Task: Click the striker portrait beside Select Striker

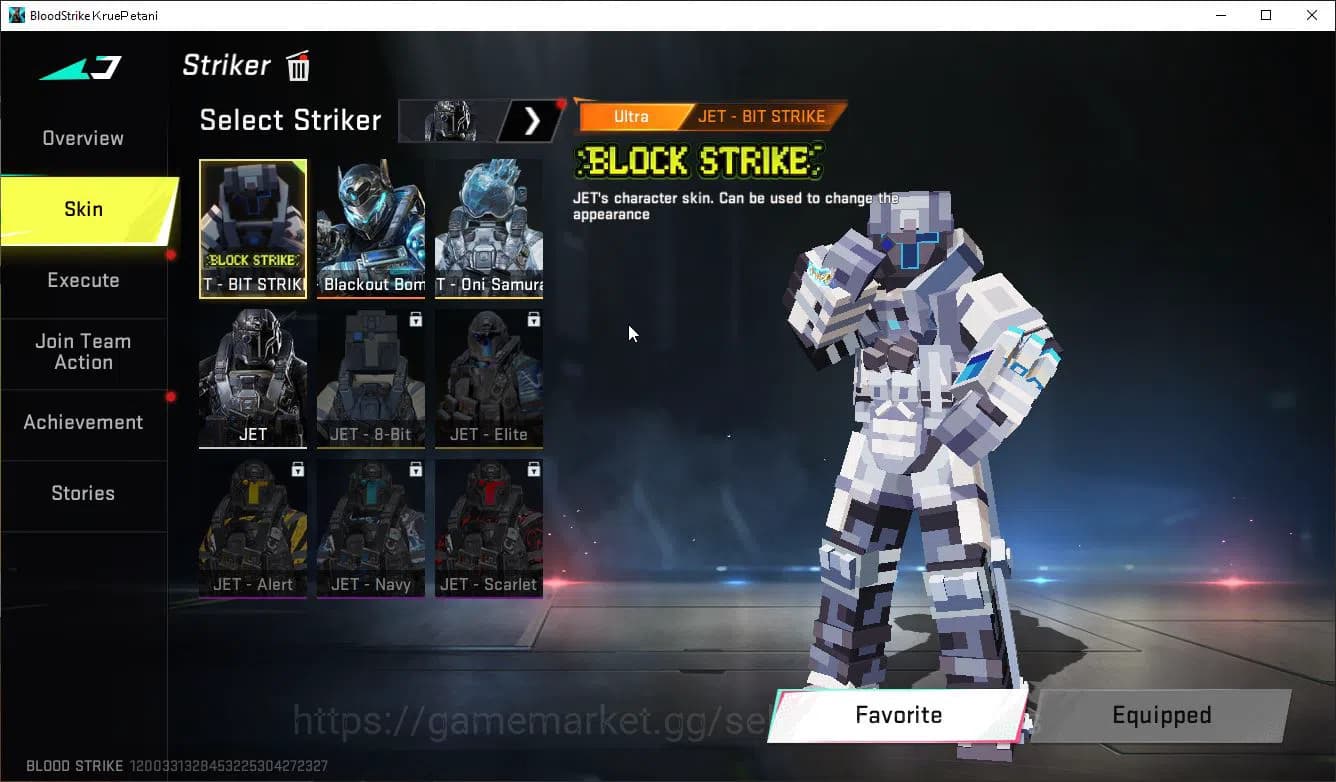Action: point(449,120)
